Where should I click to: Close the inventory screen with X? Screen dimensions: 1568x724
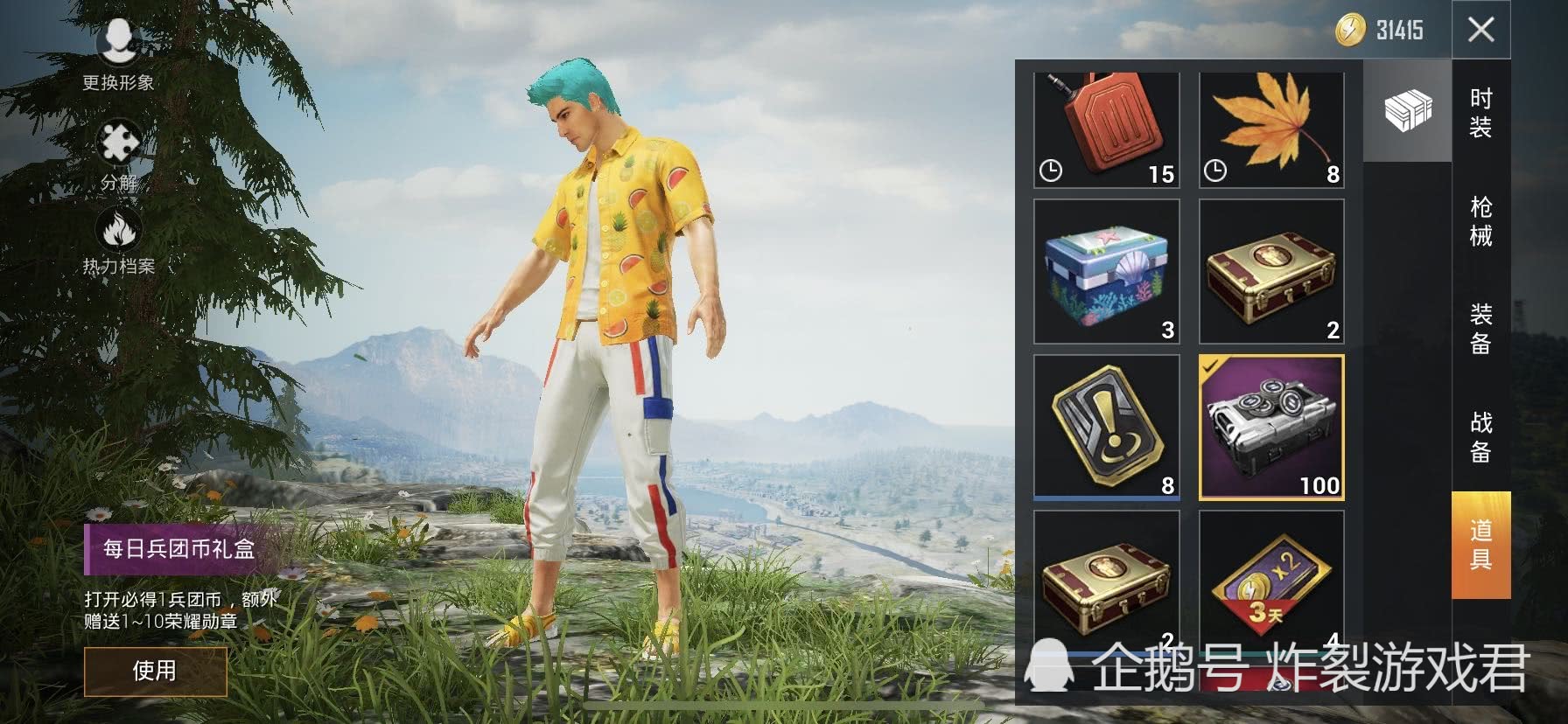click(x=1480, y=31)
